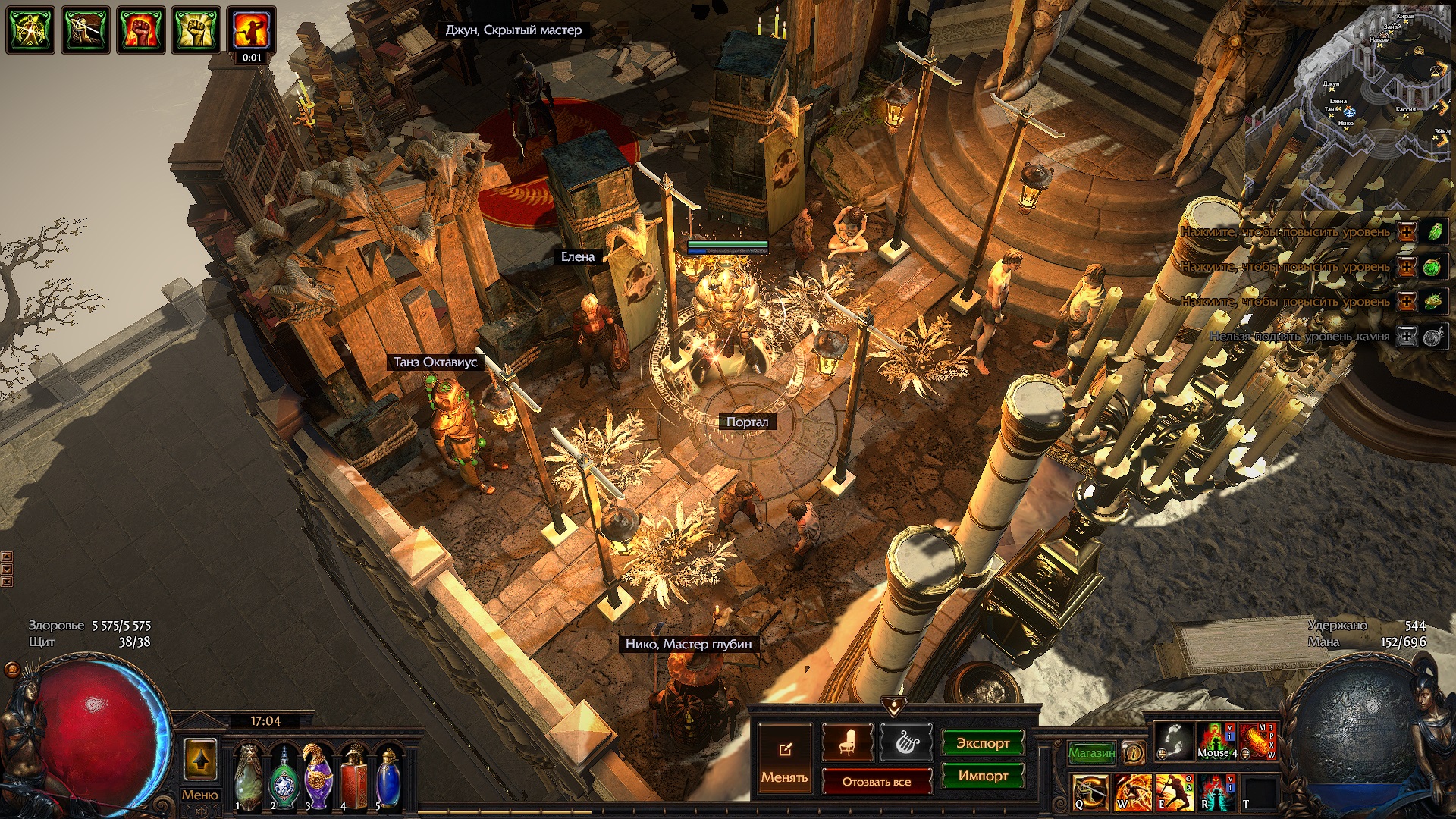Activate the W fiery skill
The image size is (1456, 819).
[1132, 792]
